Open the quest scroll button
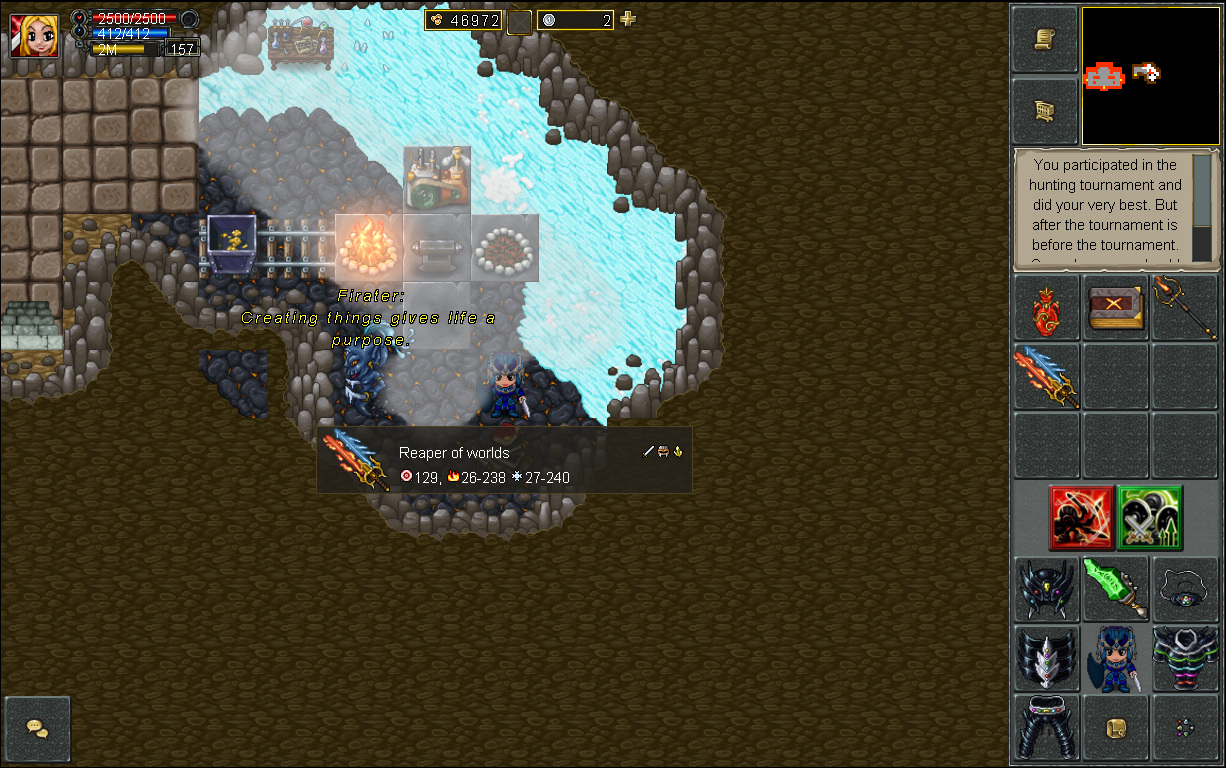1226x768 pixels. click(1045, 40)
